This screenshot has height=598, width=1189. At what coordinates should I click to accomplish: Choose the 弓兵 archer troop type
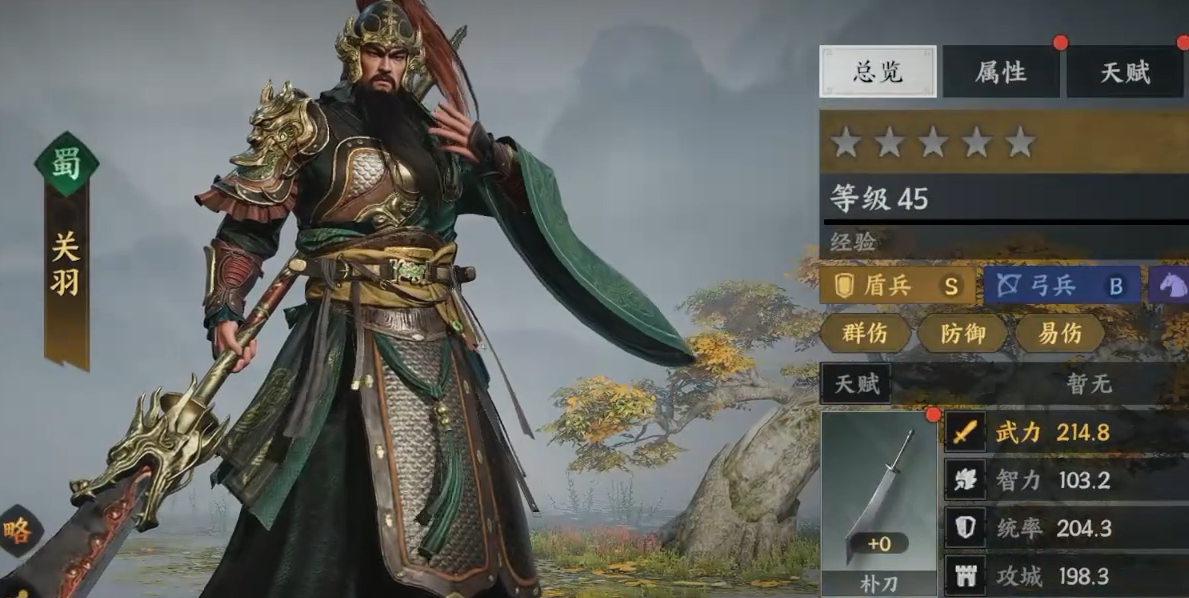point(1061,285)
